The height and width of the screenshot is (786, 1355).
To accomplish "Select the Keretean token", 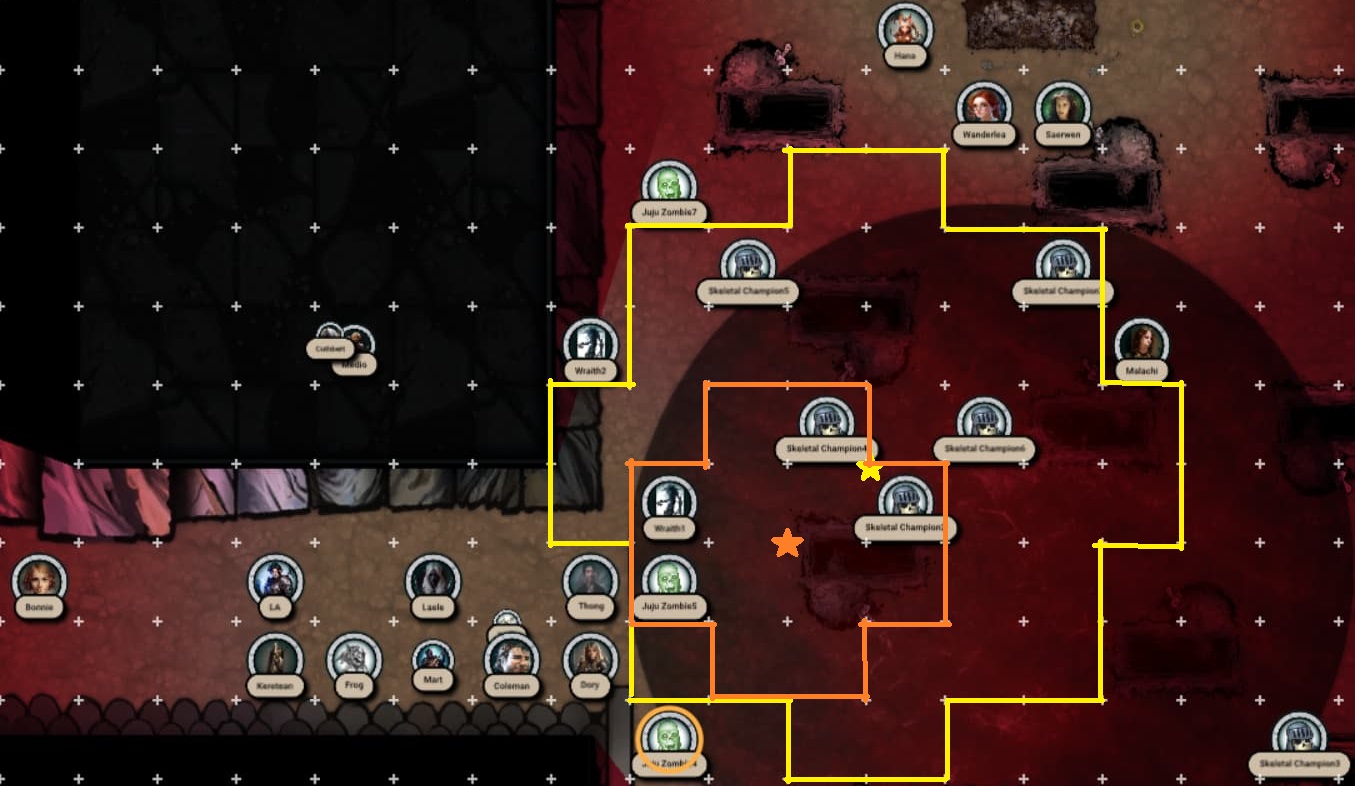I will (275, 659).
